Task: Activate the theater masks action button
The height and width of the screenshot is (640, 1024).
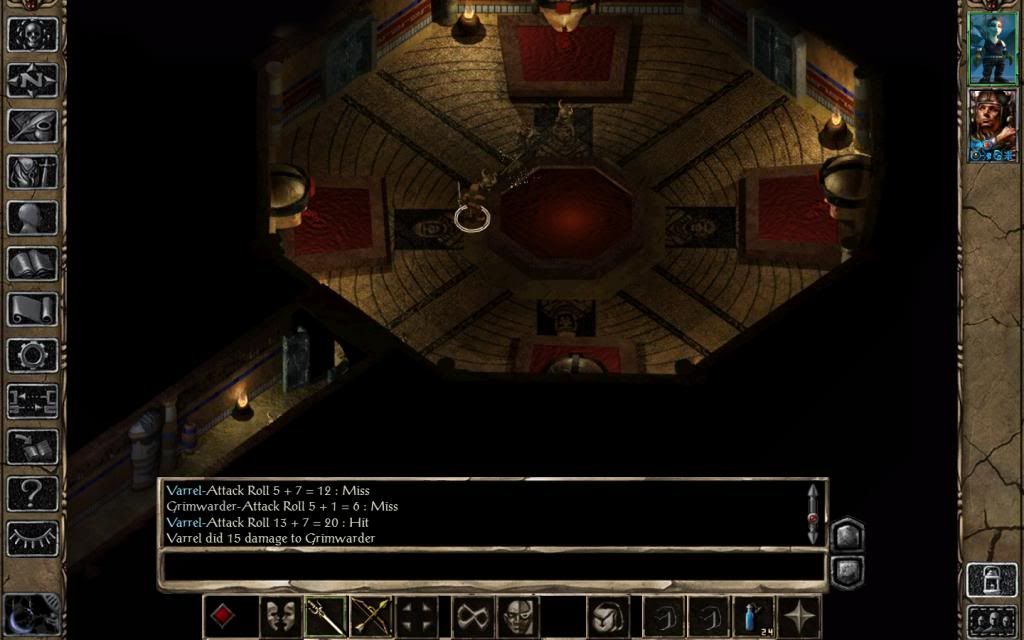Action: pyautogui.click(x=280, y=616)
